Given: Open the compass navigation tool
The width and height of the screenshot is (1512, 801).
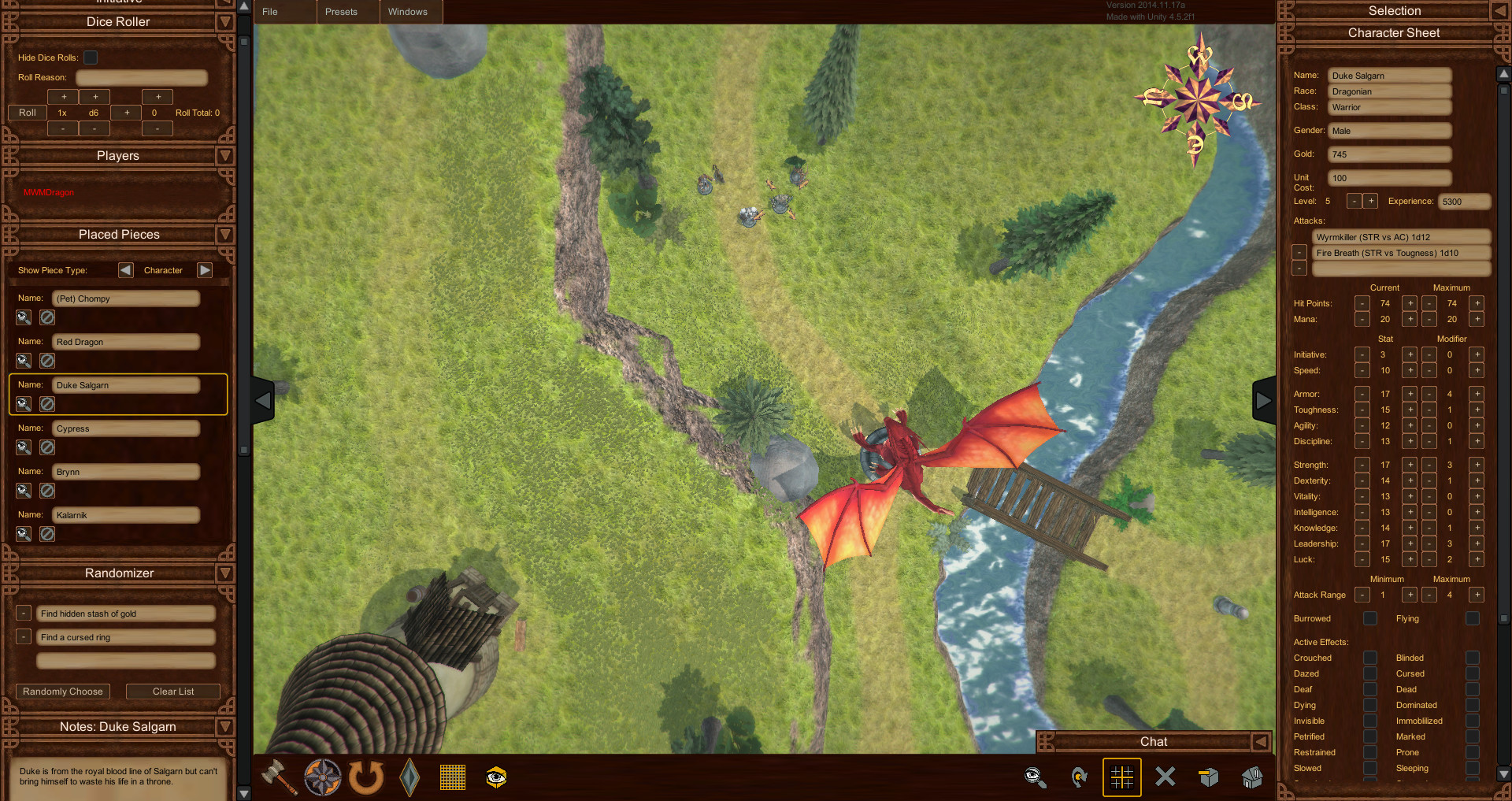Looking at the screenshot, I should (322, 777).
